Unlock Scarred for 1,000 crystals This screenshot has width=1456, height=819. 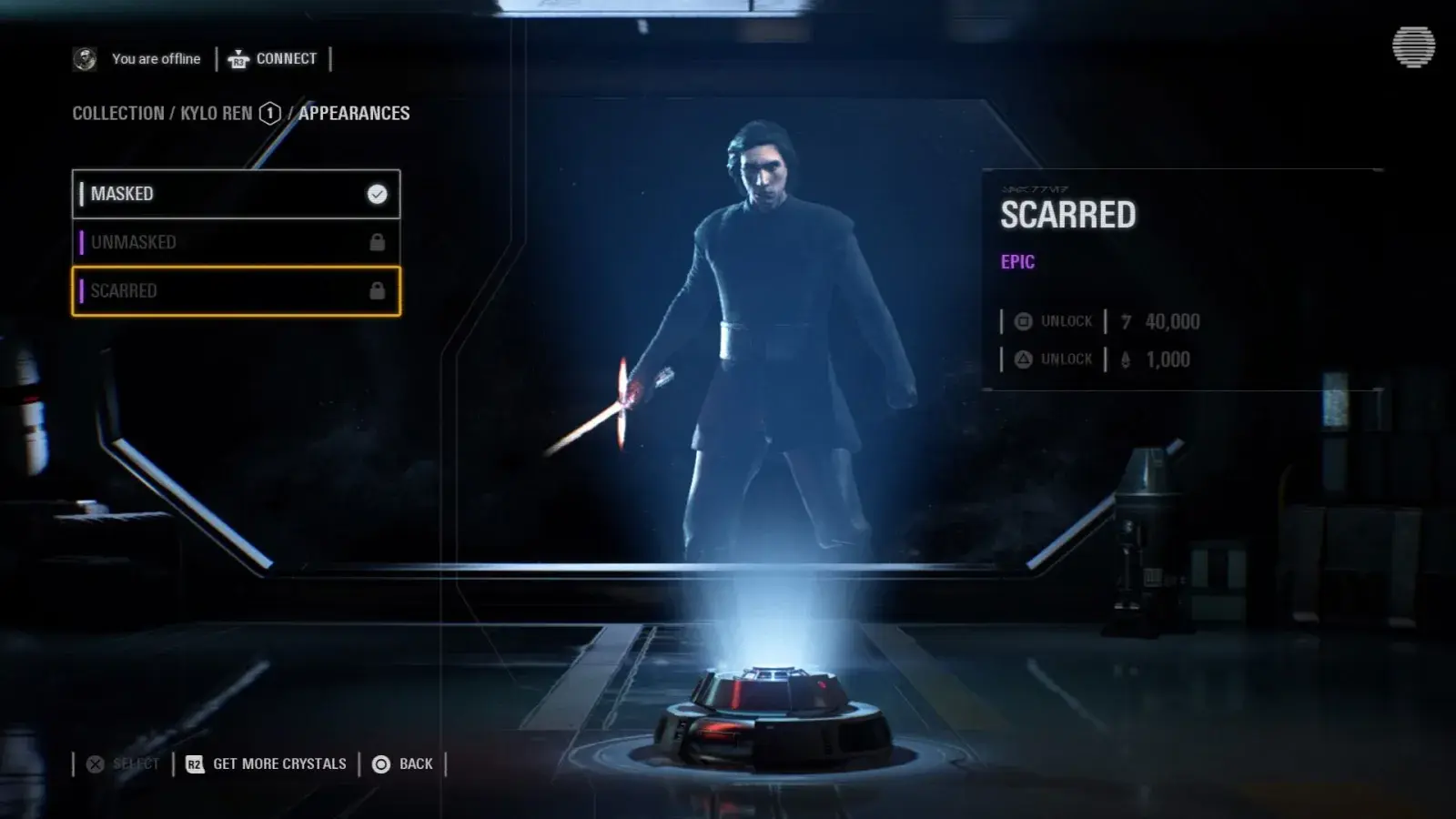pyautogui.click(x=1054, y=359)
